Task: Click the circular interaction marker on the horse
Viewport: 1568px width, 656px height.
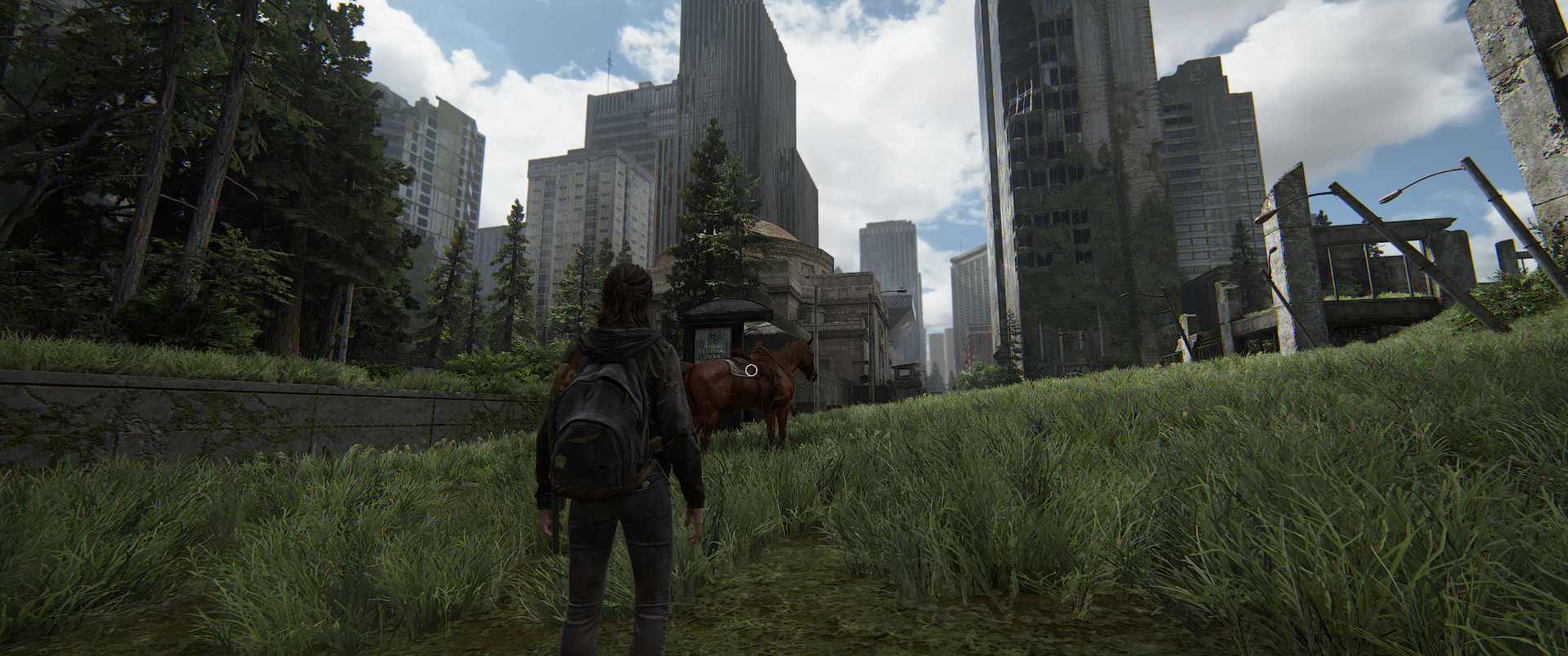Action: (752, 370)
